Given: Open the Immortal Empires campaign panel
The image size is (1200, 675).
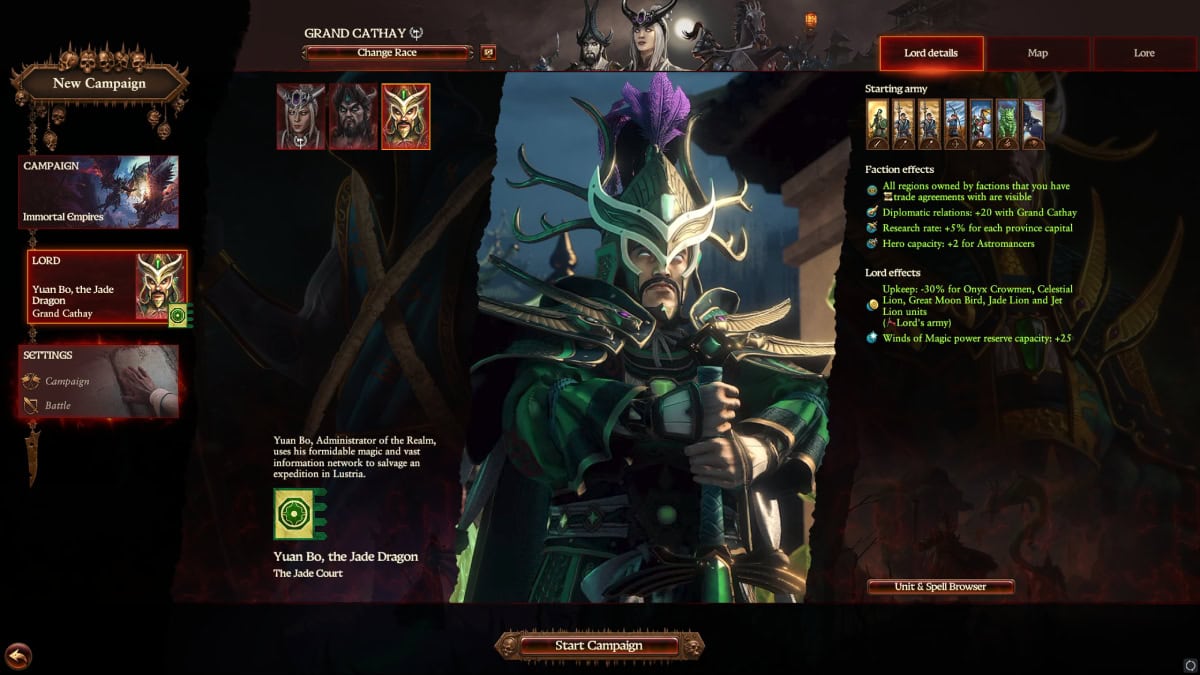Looking at the screenshot, I should tap(99, 192).
